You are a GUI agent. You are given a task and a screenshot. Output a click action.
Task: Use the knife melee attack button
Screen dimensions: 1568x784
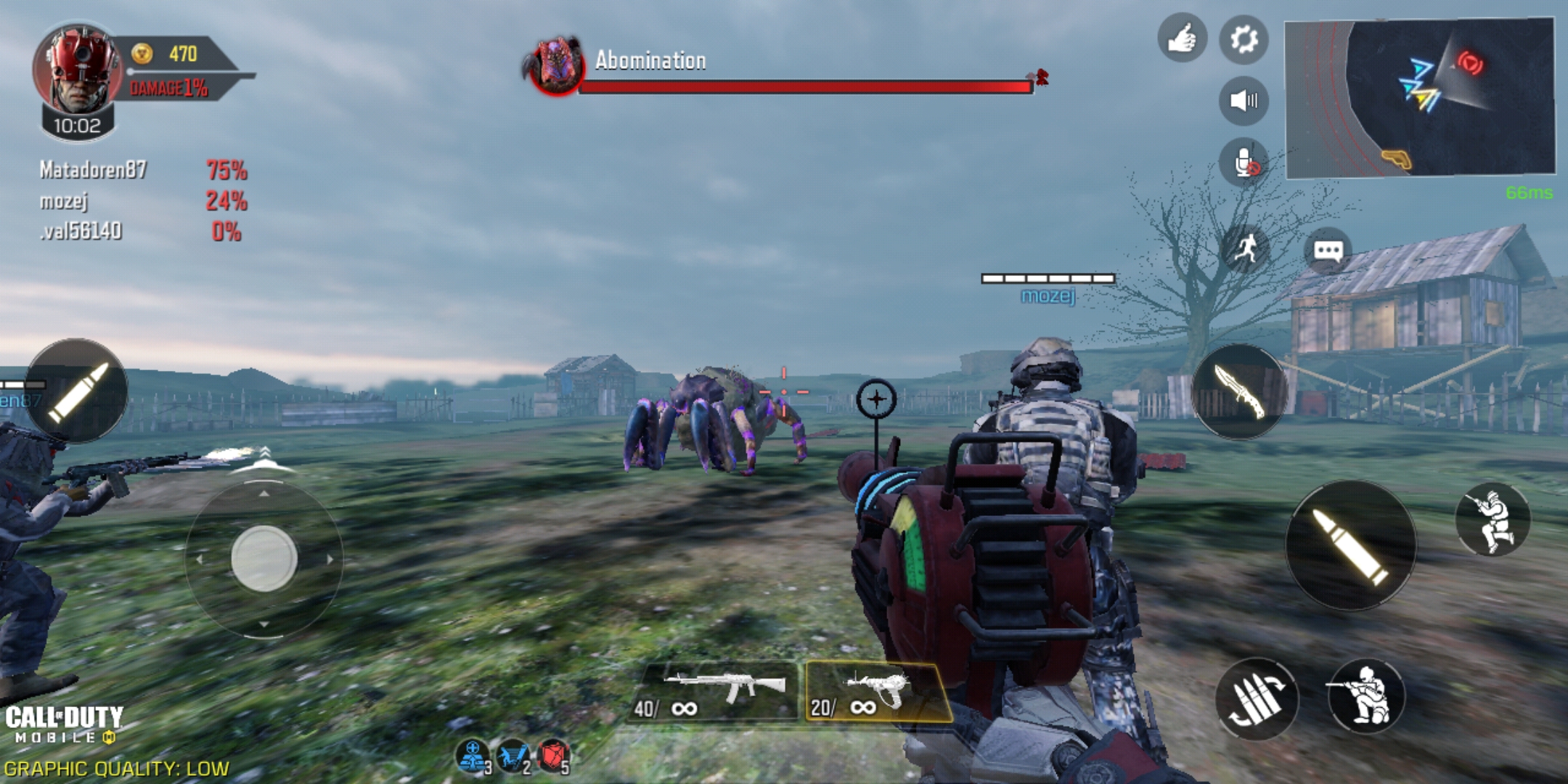1239,392
